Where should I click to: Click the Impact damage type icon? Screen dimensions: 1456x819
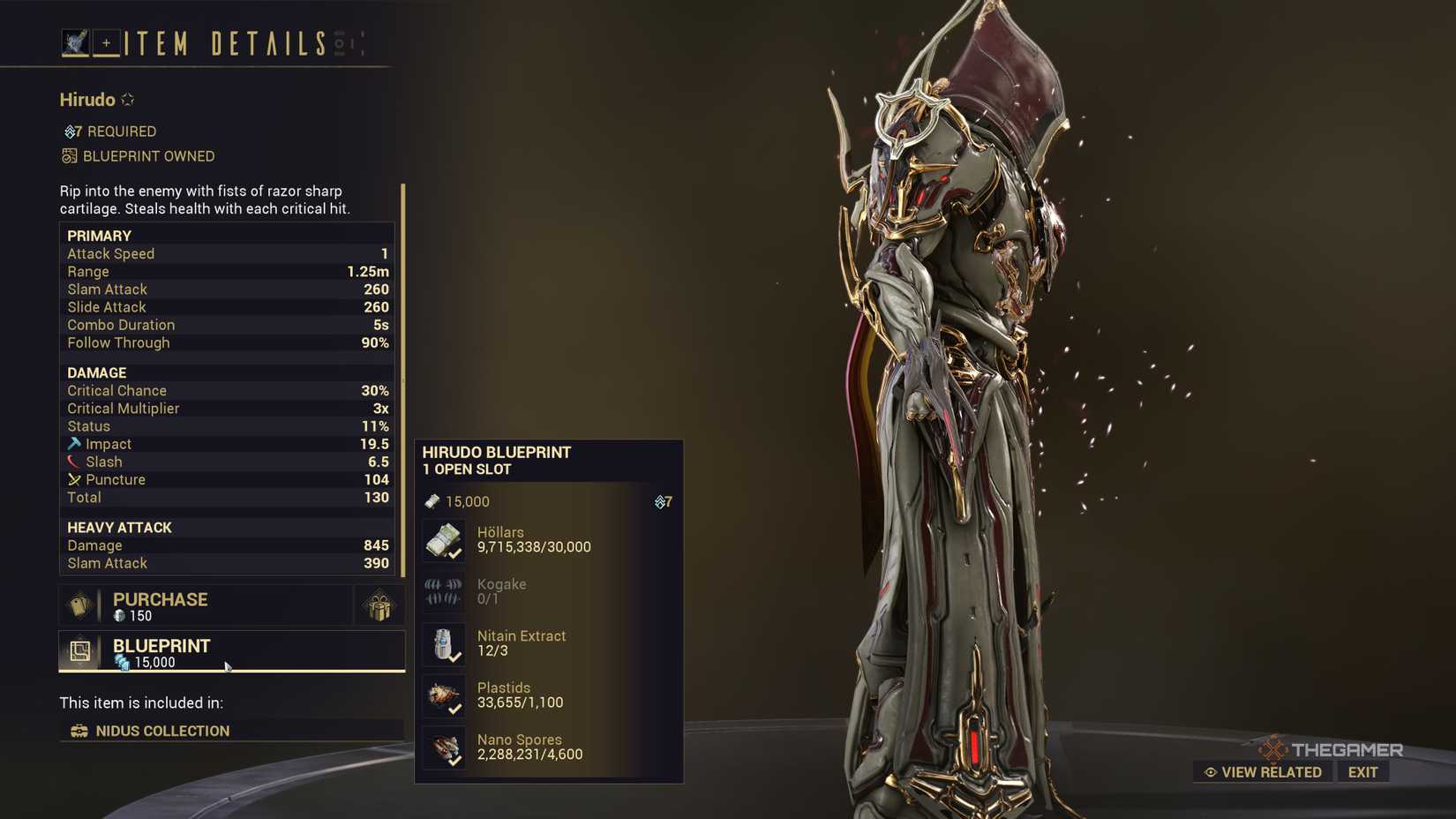73,443
